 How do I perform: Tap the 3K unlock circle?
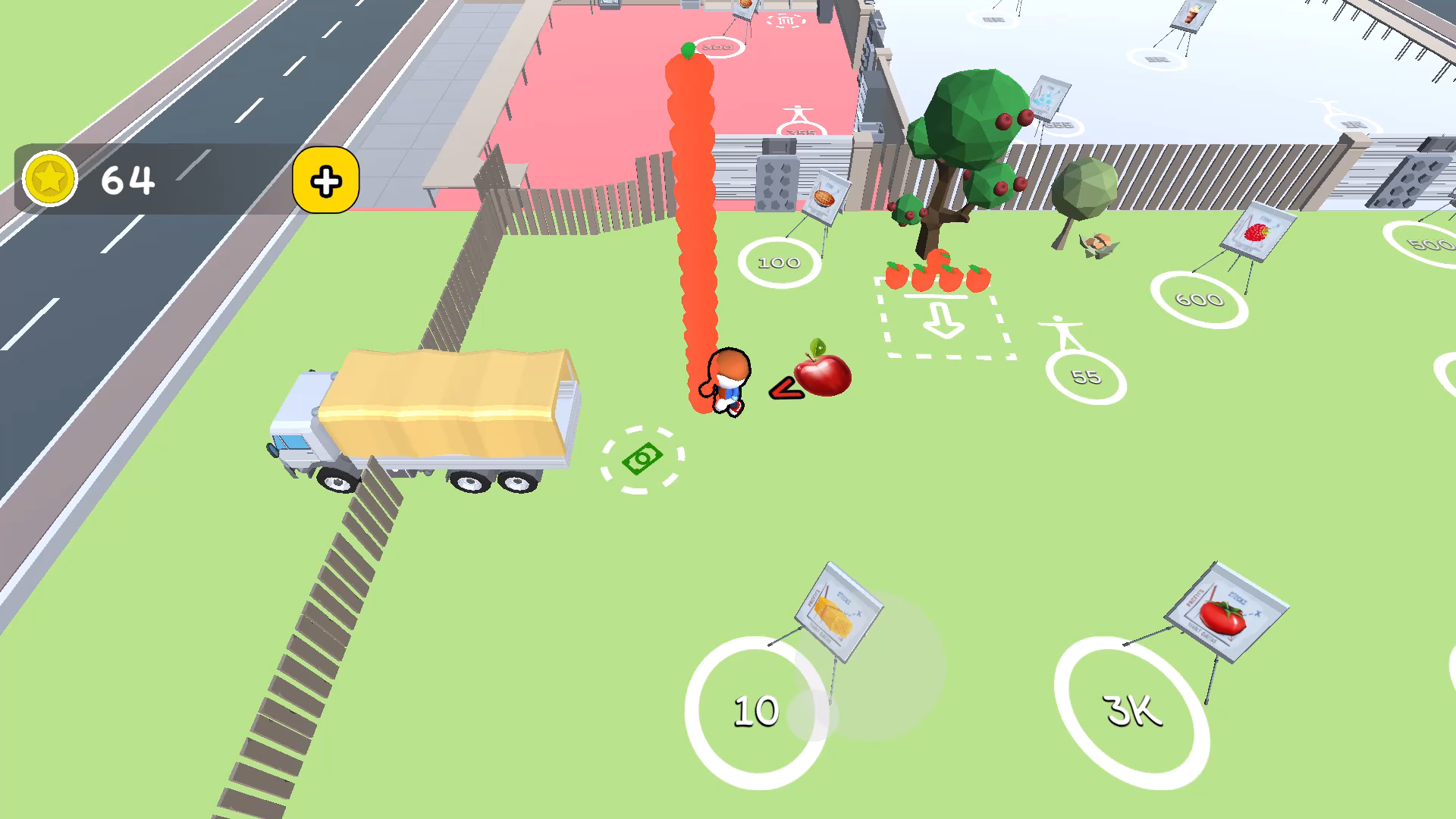1131,709
